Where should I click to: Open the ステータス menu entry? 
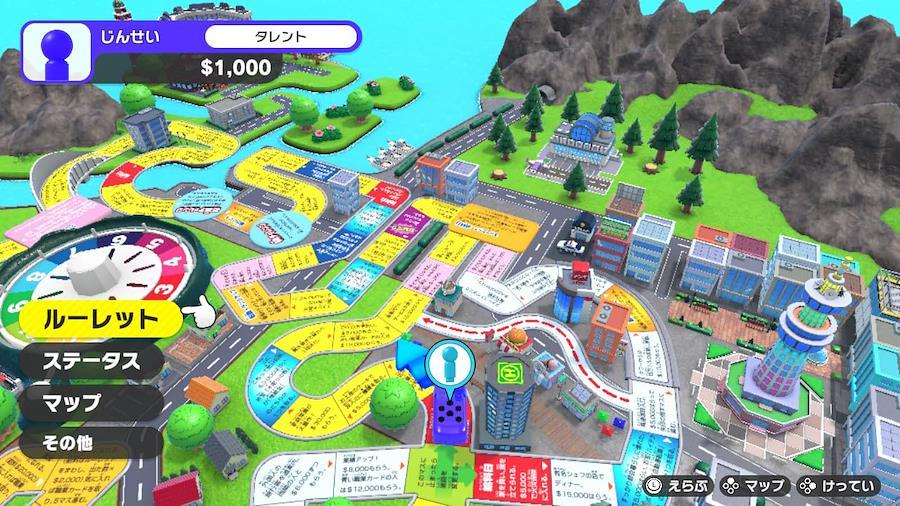tap(89, 361)
